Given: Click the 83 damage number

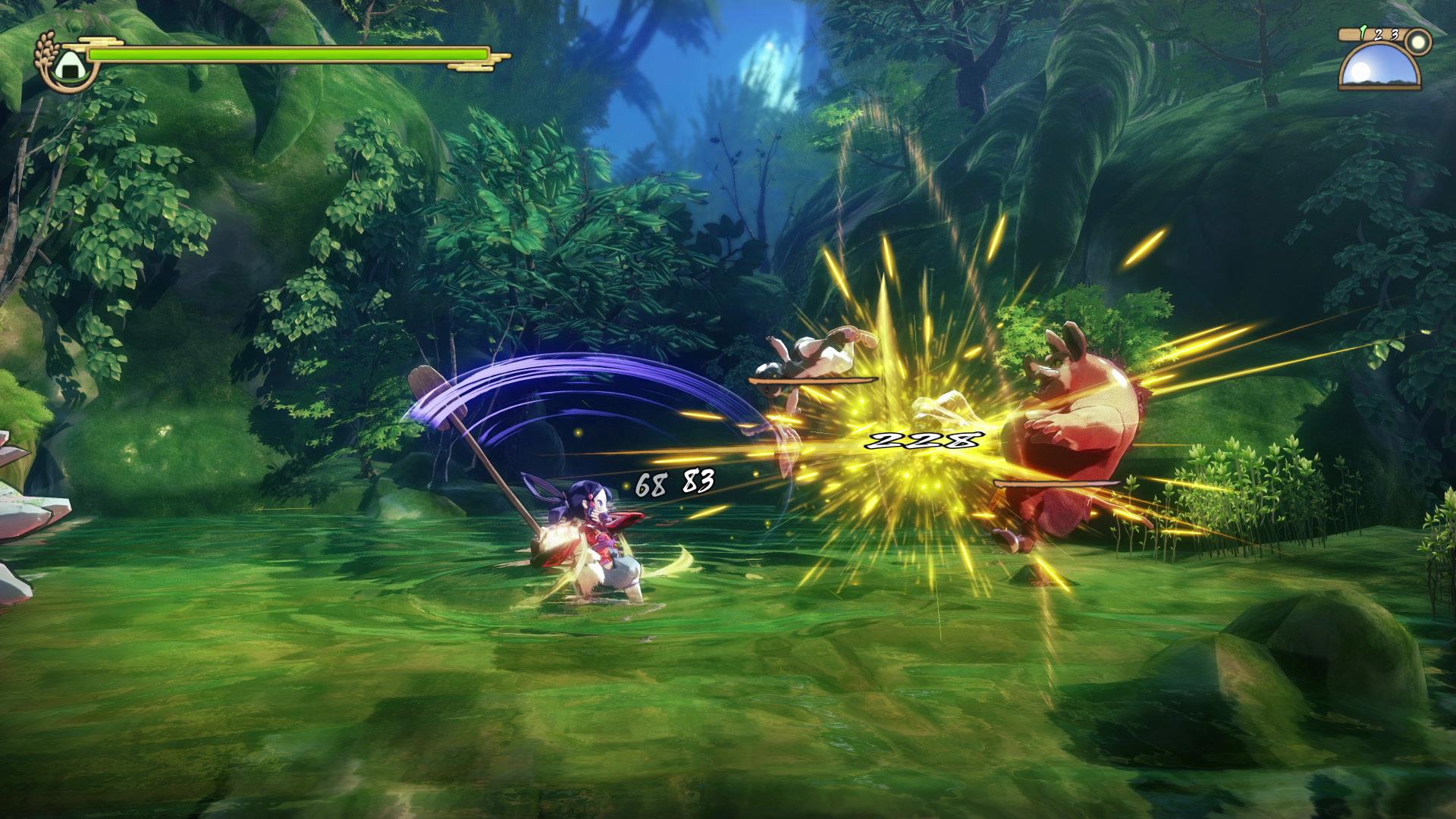Looking at the screenshot, I should [x=700, y=480].
